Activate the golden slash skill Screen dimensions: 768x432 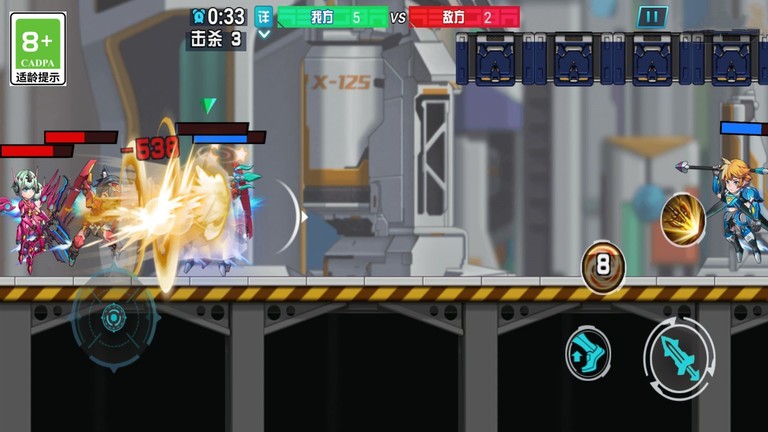683,220
